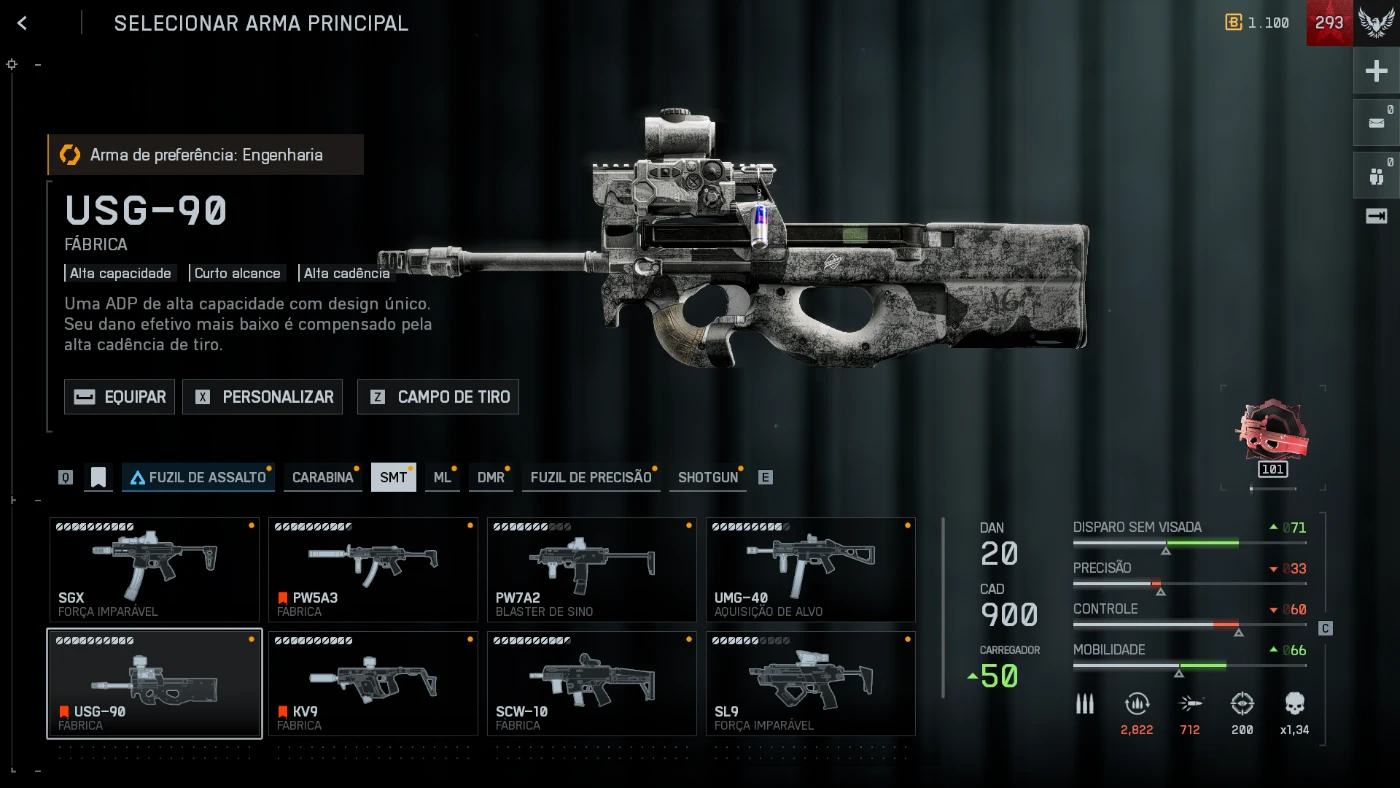Pick the PW5A3 weapon tile
The width and height of the screenshot is (1400, 788).
[x=373, y=569]
